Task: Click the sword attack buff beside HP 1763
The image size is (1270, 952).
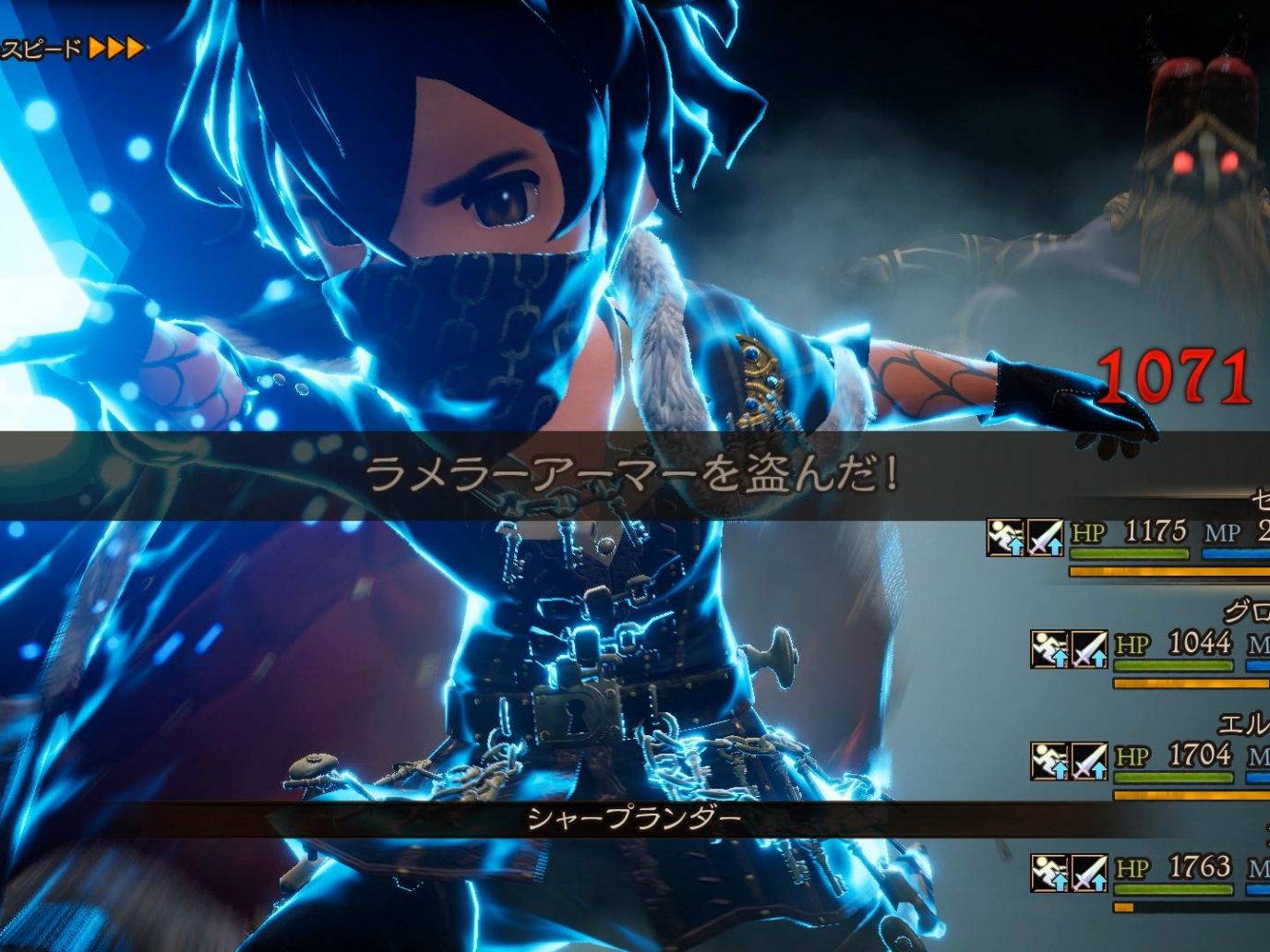Action: [x=1089, y=873]
